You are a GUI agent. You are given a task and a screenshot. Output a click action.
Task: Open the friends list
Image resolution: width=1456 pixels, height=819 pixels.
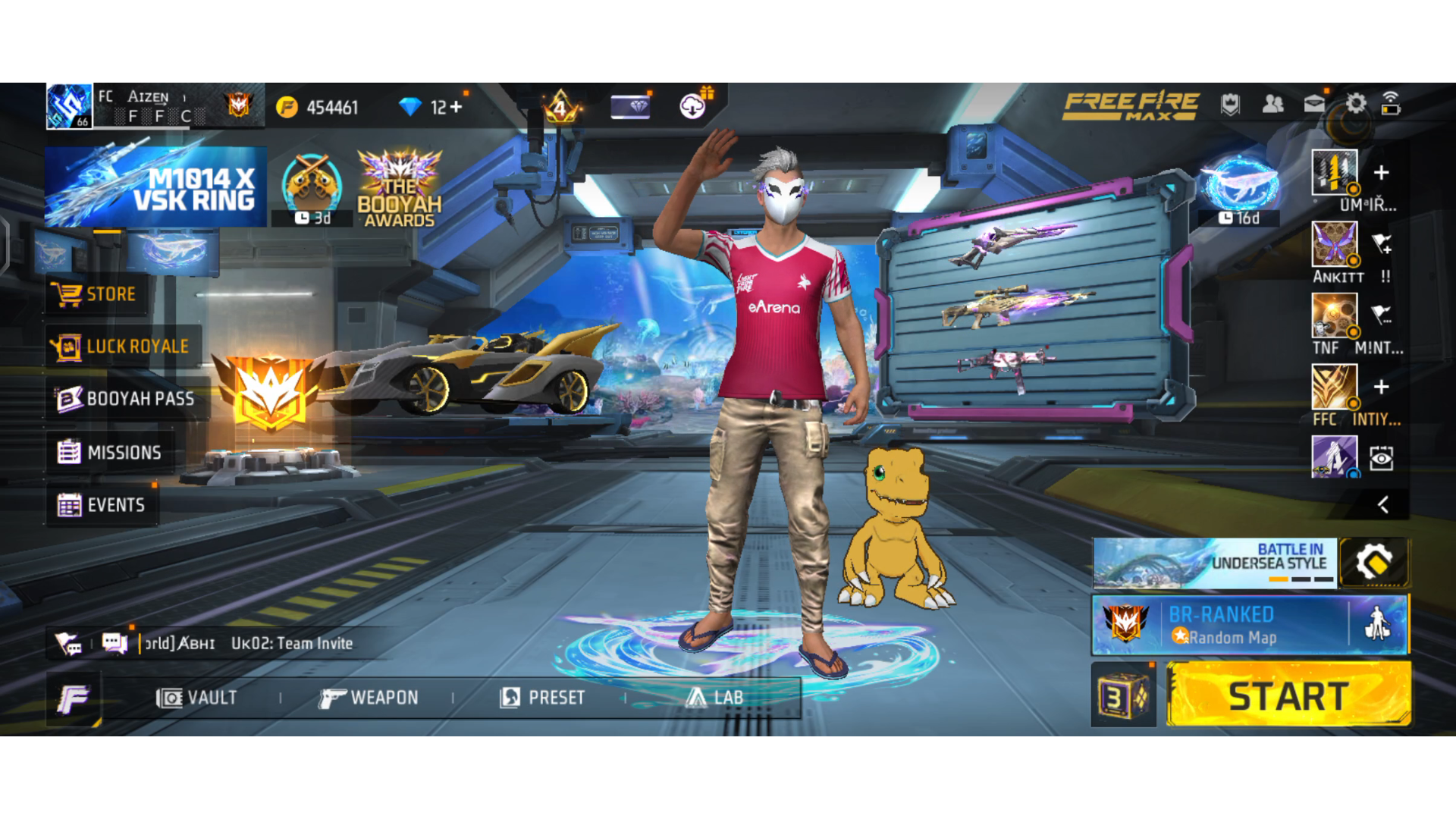[x=1272, y=105]
